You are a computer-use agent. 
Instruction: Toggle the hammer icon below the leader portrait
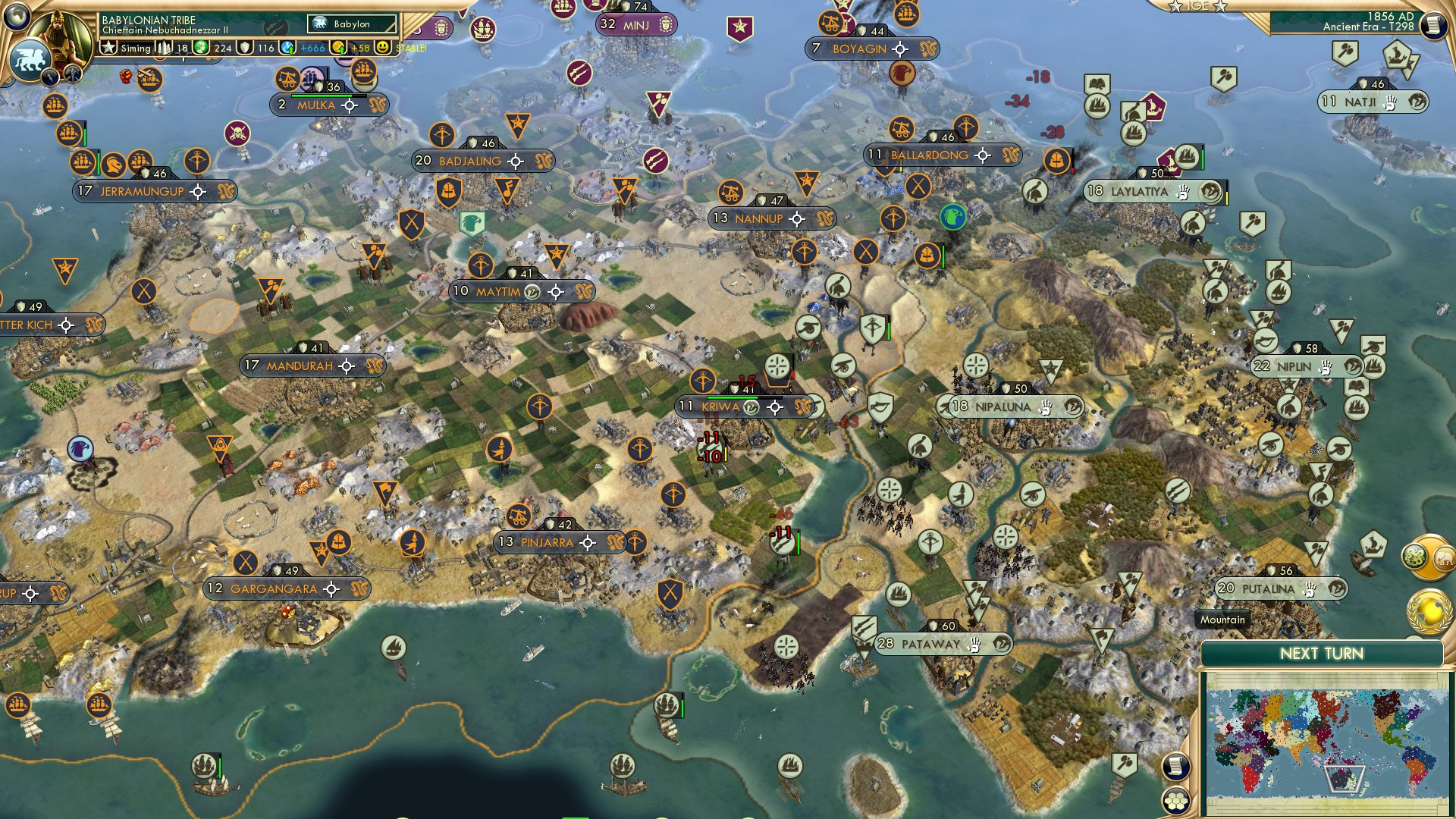pyautogui.click(x=72, y=74)
